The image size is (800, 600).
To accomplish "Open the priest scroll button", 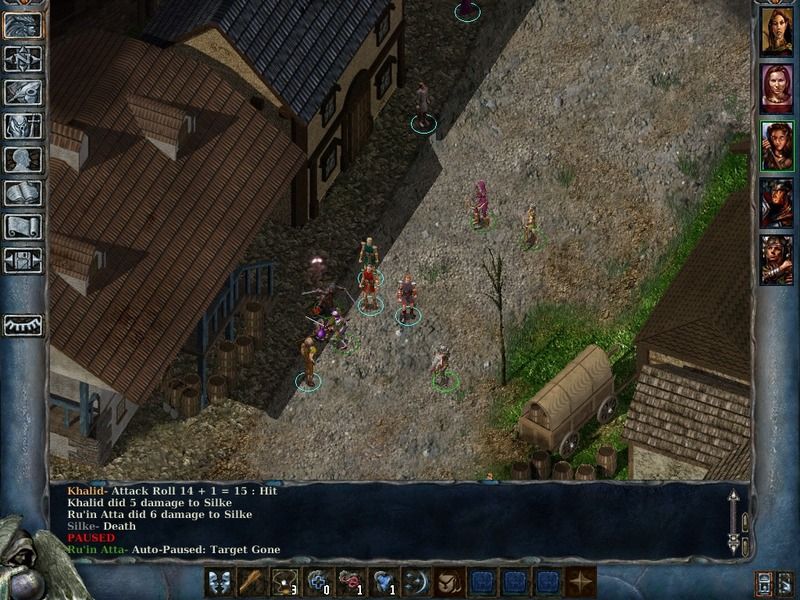I will 22,228.
